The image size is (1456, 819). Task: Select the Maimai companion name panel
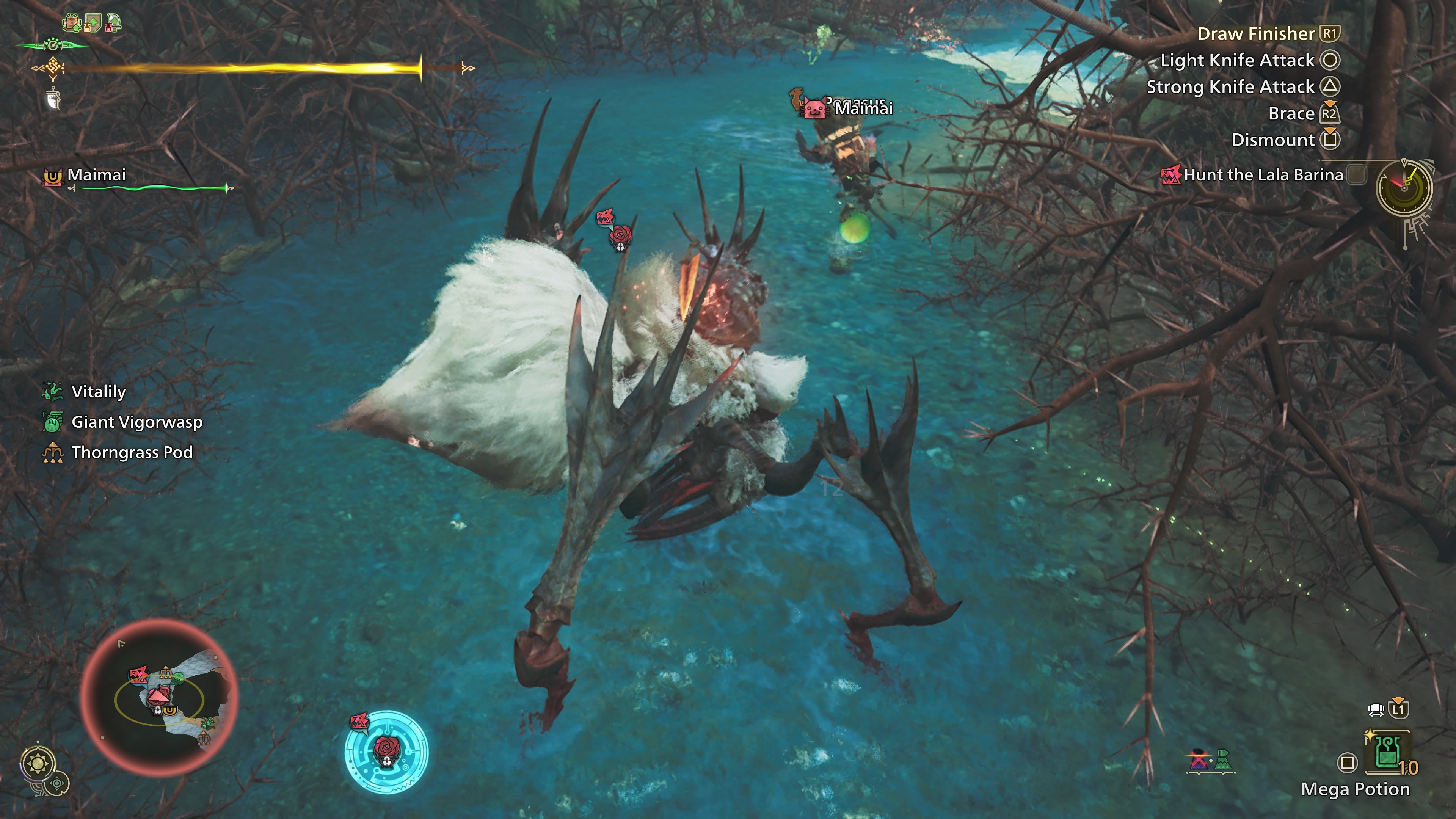(x=96, y=175)
